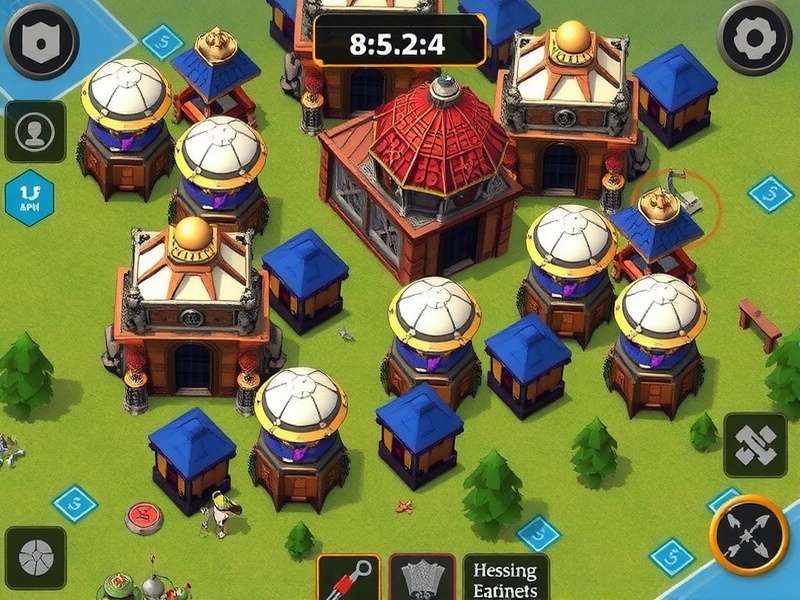Open the player profile icon
The width and height of the screenshot is (800, 600).
35,132
